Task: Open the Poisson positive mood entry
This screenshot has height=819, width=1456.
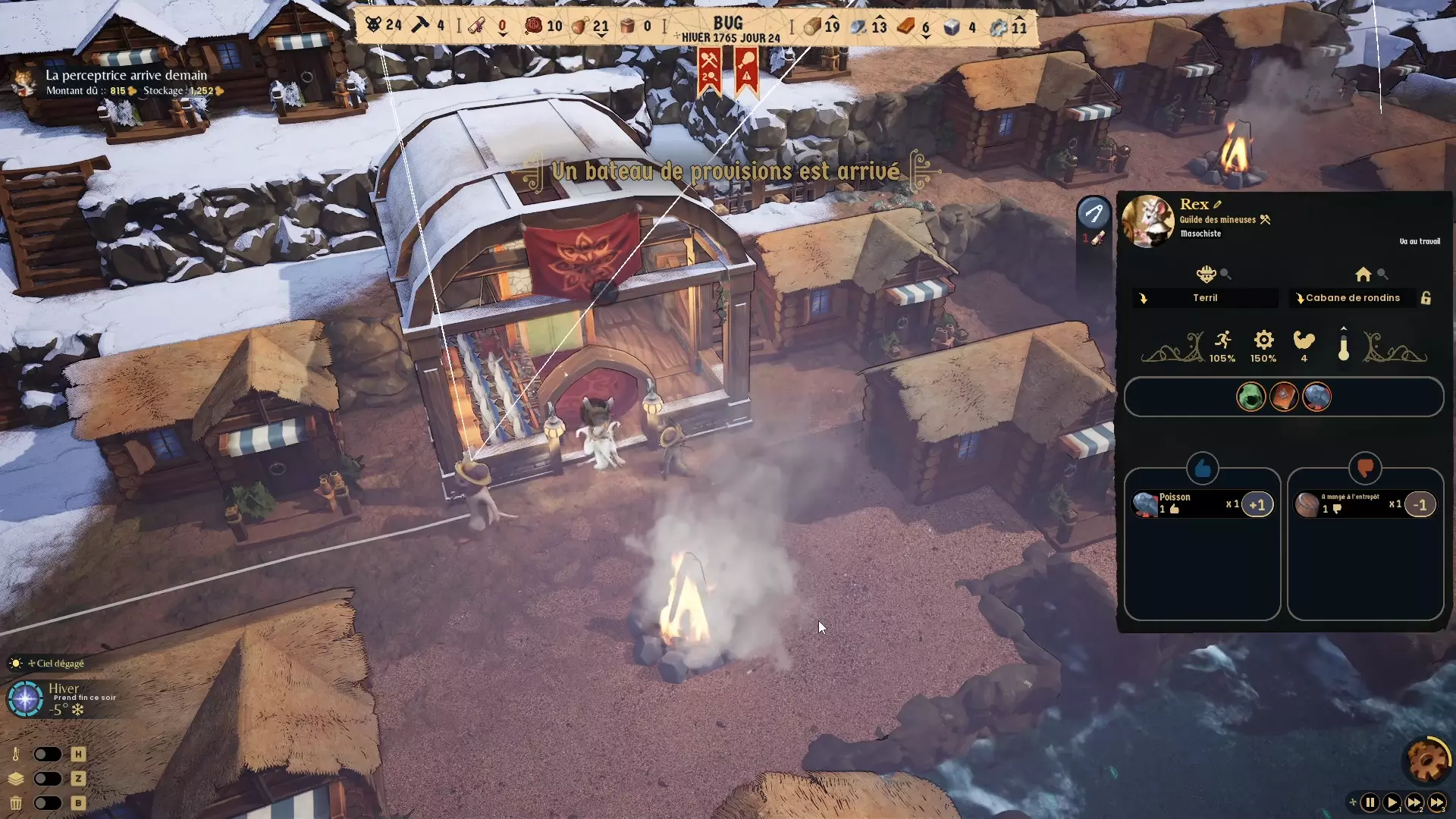Action: pyautogui.click(x=1202, y=504)
